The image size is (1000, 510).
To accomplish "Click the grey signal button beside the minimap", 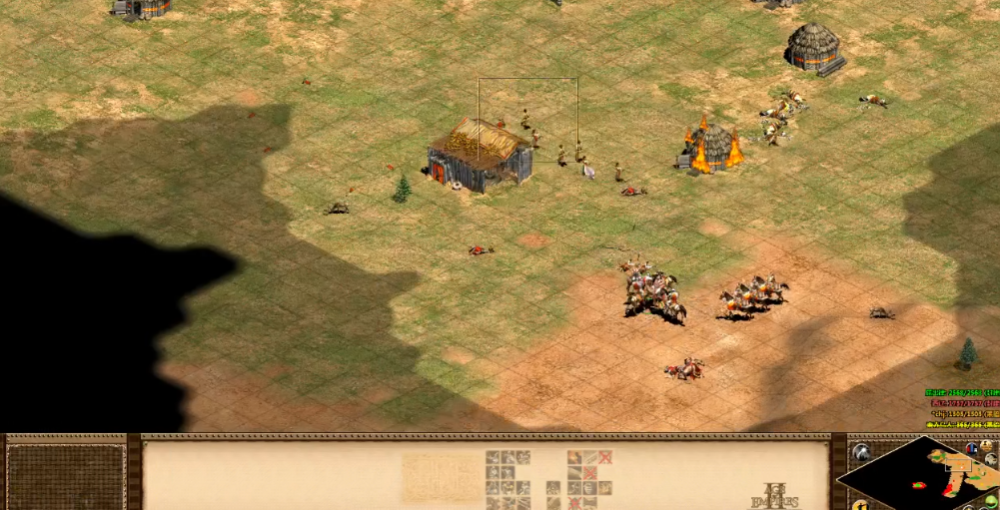I will tap(861, 453).
